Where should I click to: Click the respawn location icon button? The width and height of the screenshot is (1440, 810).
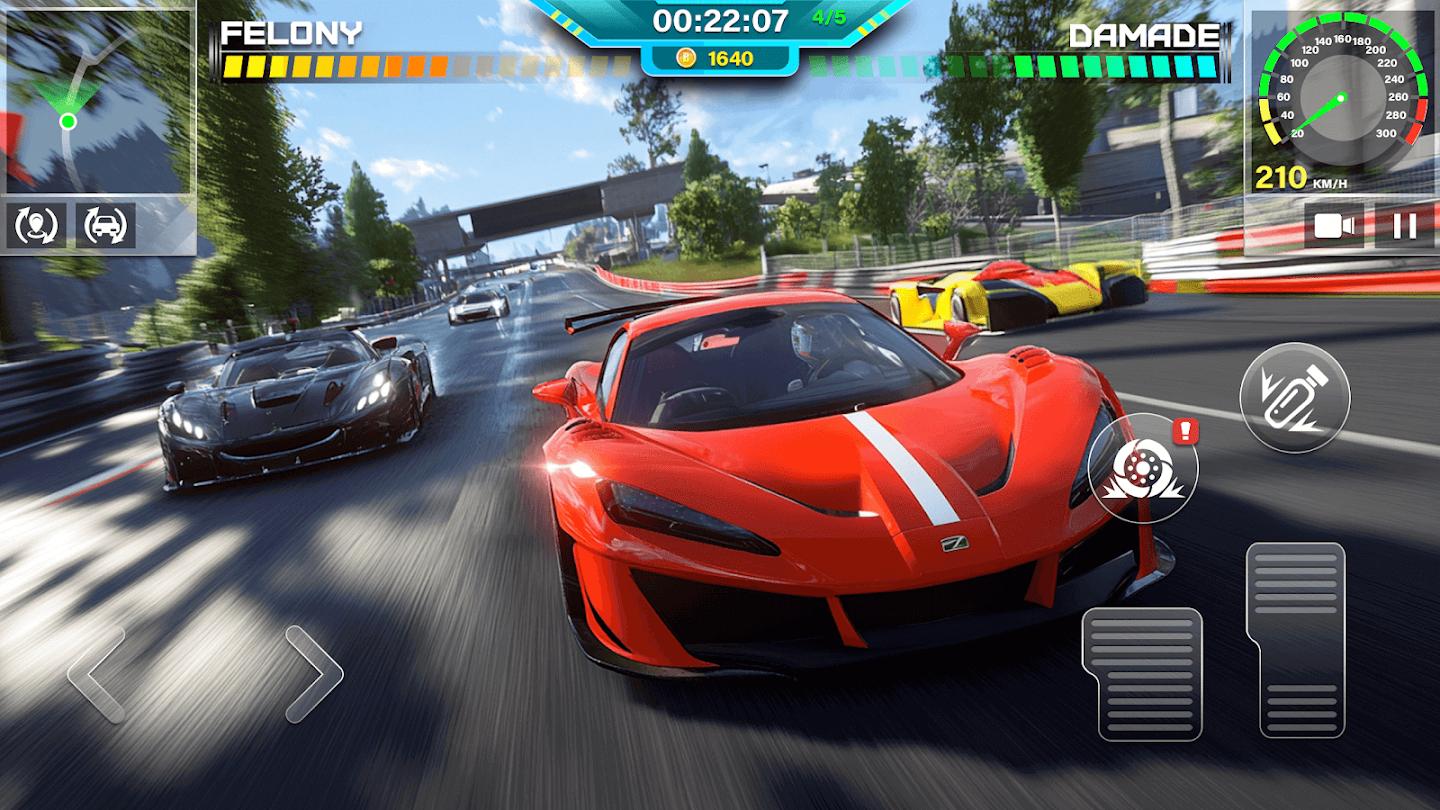[x=37, y=226]
